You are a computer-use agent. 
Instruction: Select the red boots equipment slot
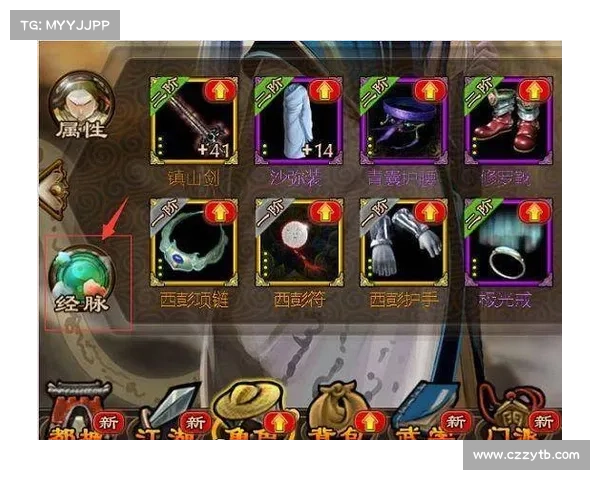[507, 120]
